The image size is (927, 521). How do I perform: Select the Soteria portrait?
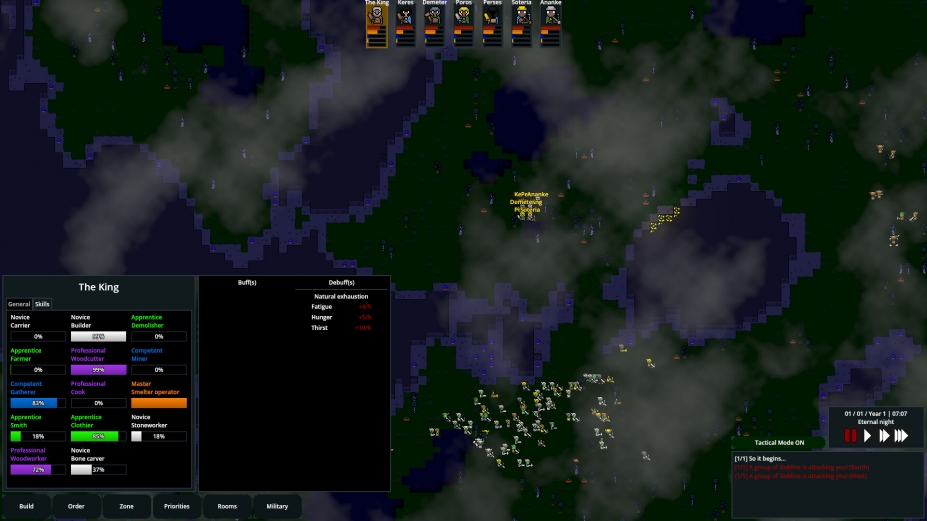pyautogui.click(x=521, y=23)
